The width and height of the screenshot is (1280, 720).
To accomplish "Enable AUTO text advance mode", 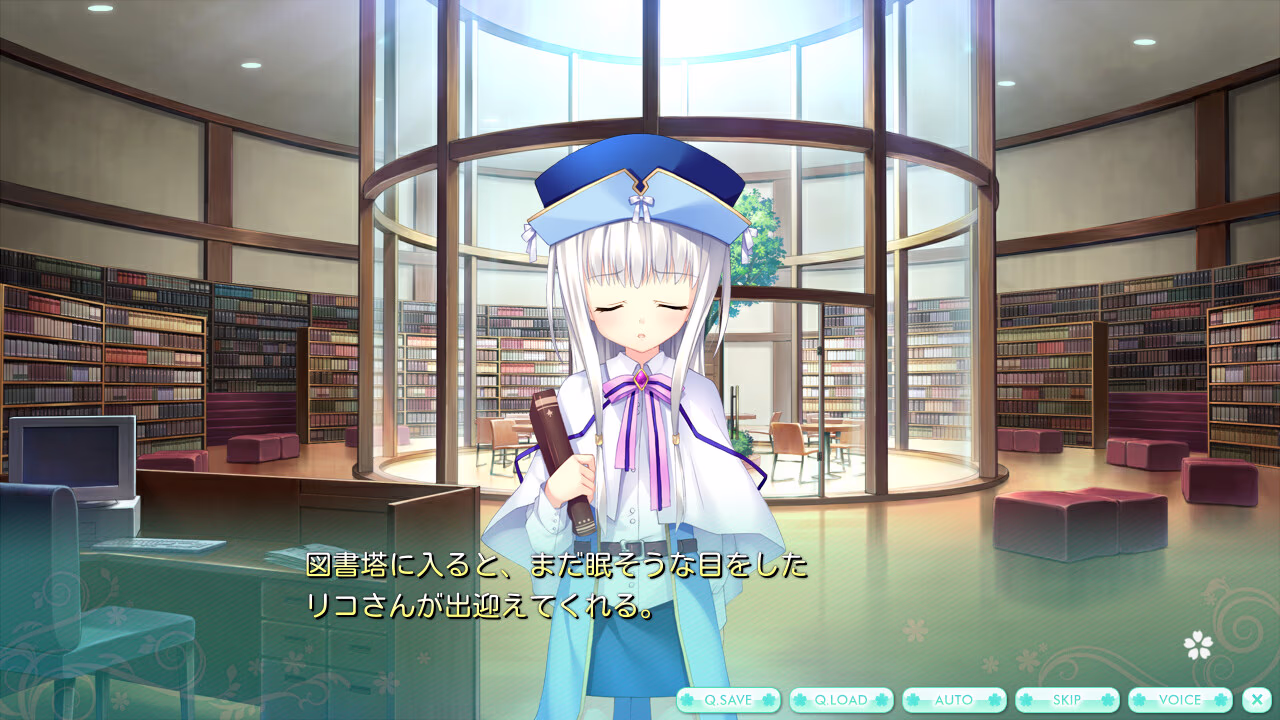I will (953, 700).
